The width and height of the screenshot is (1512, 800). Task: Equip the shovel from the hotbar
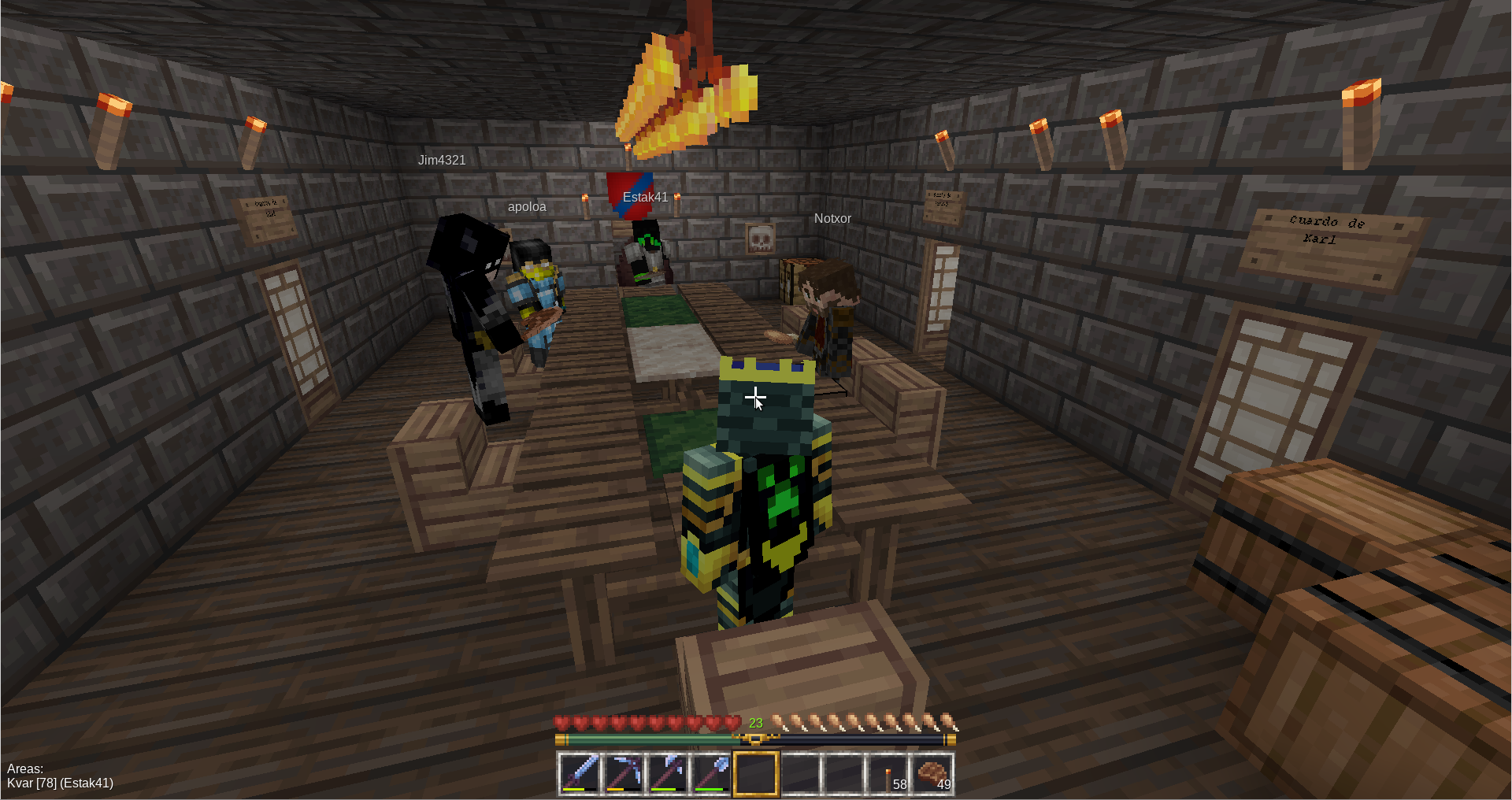pos(712,773)
